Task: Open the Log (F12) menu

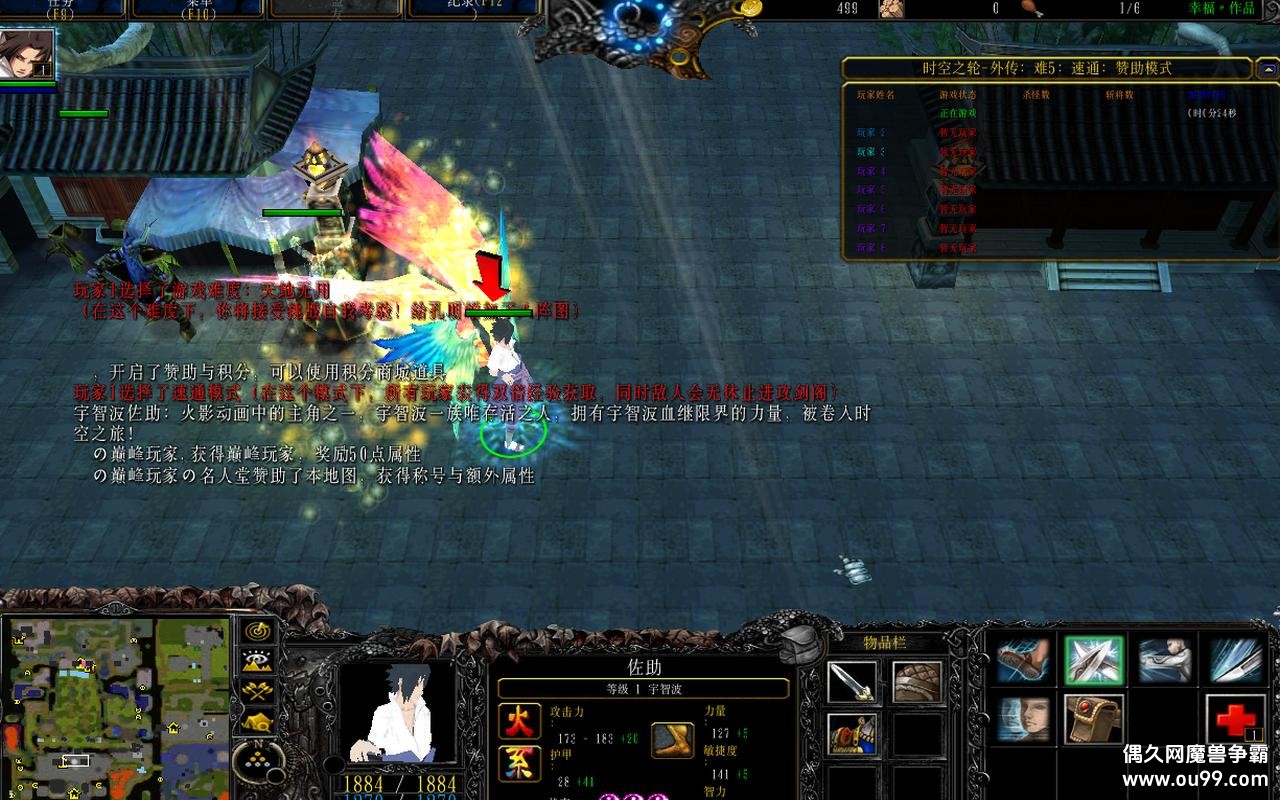Action: [x=472, y=9]
